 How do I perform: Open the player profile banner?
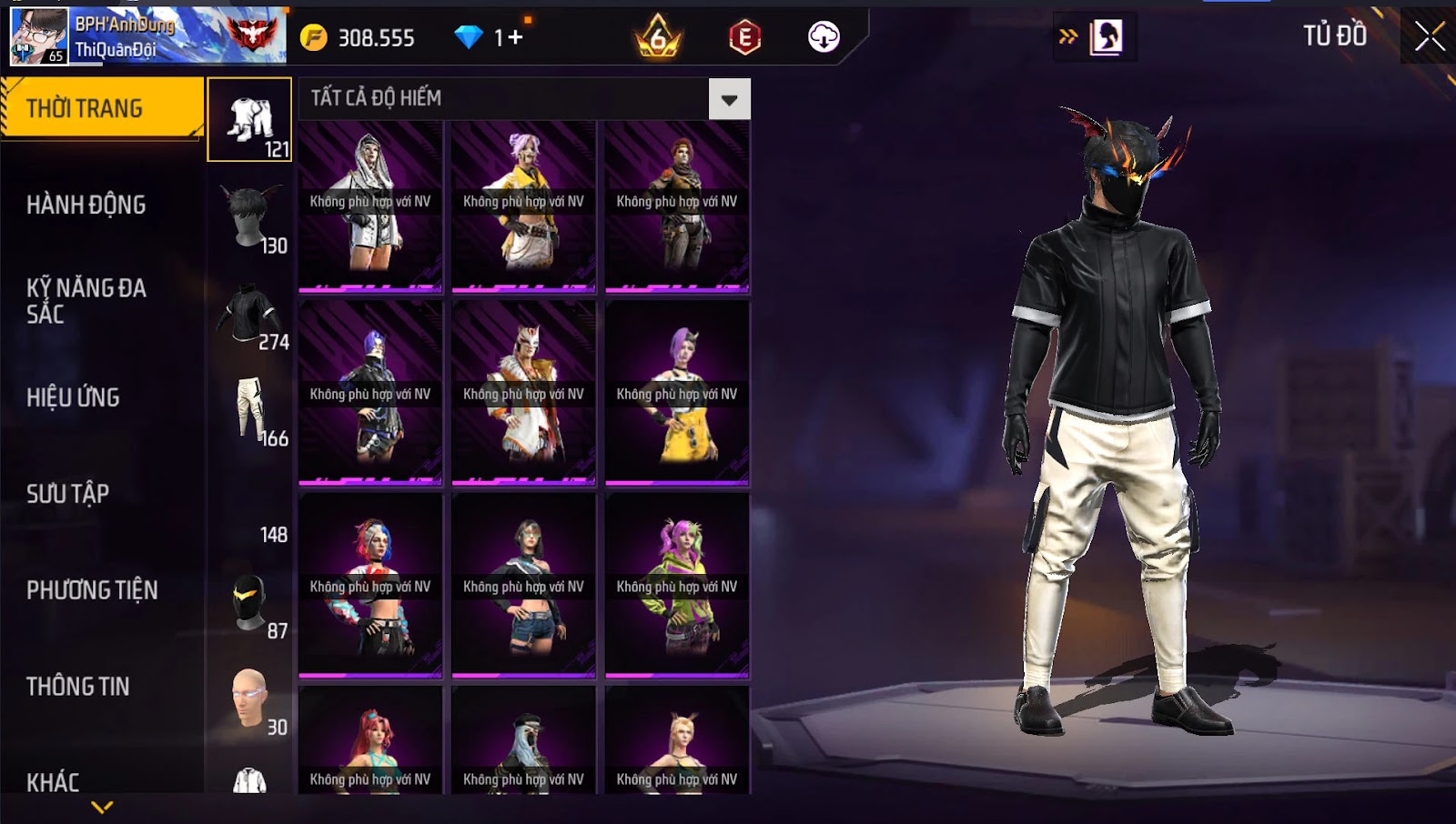pyautogui.click(x=147, y=36)
